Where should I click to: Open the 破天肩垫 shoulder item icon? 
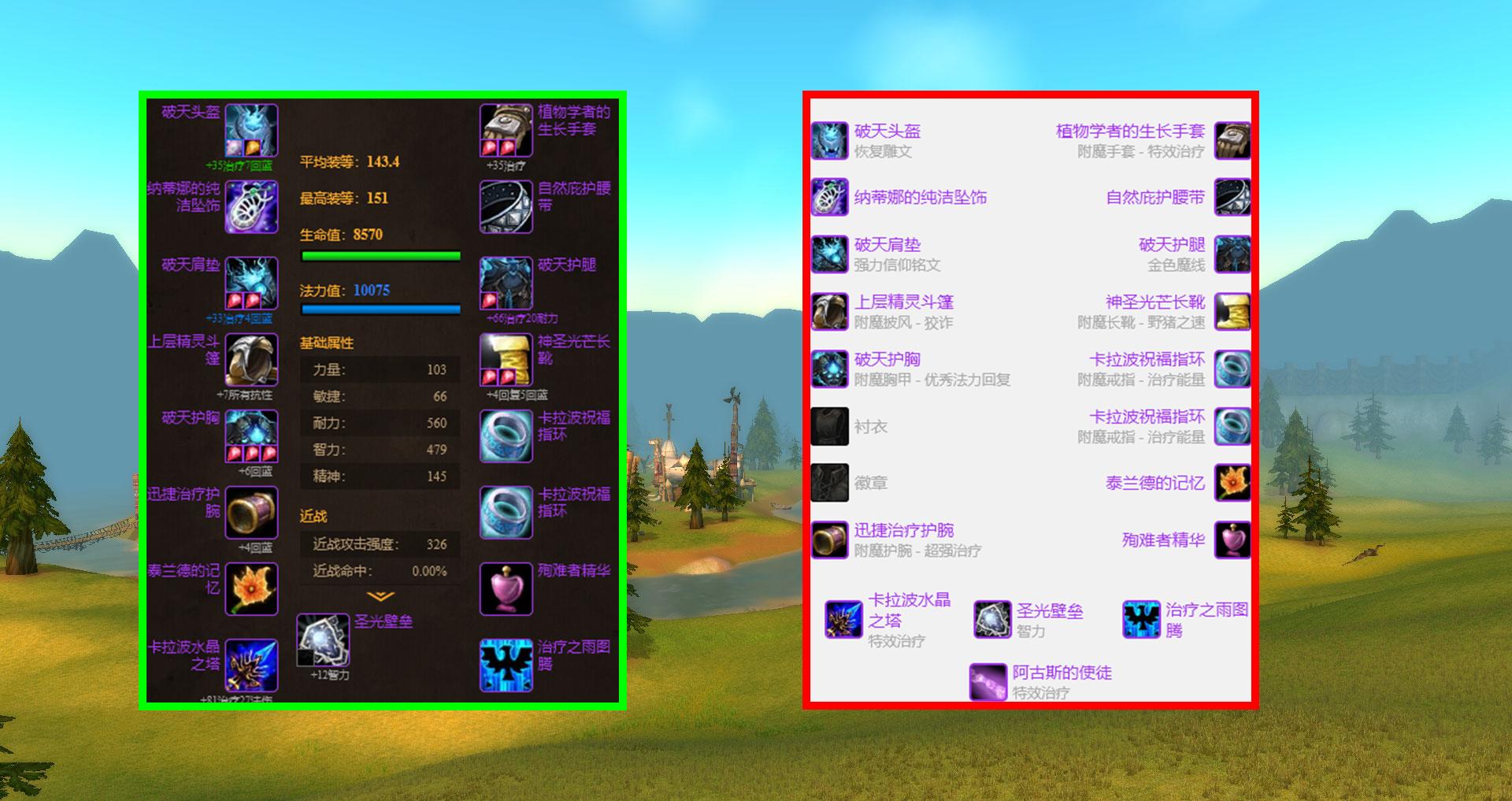252,285
